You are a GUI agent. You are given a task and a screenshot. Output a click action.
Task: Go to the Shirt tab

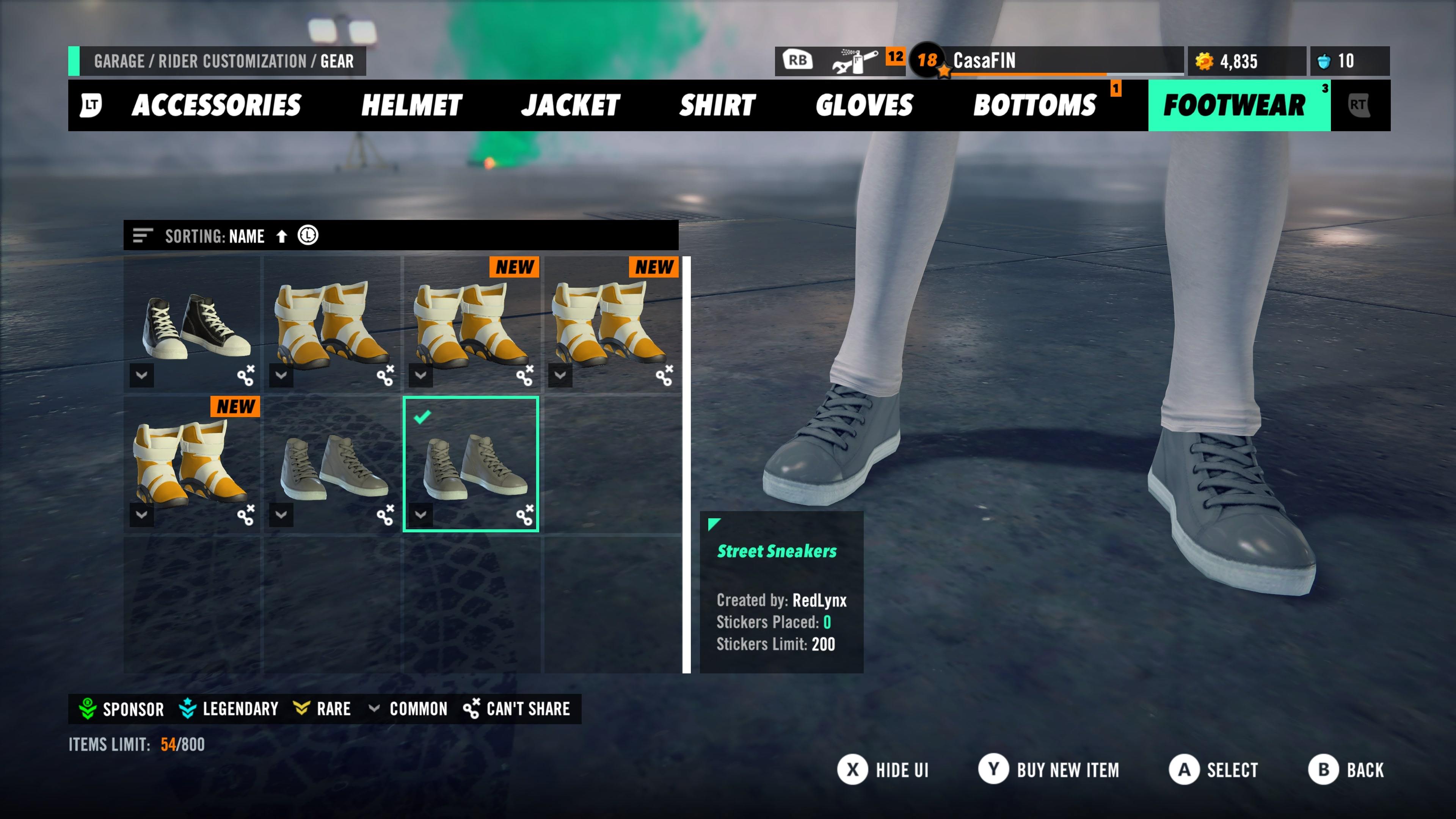point(717,105)
